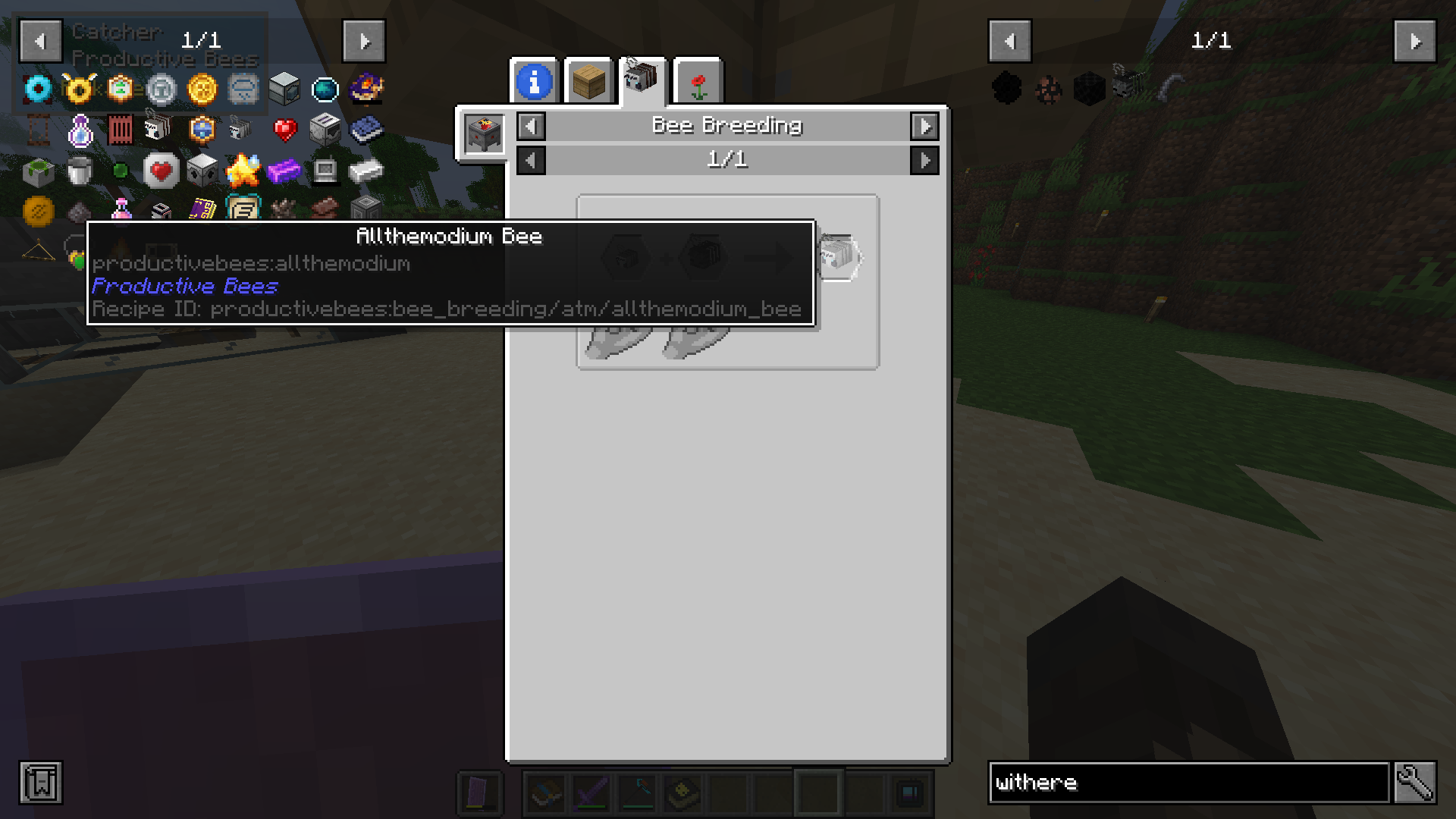Open the wooden crate tab in the recipe window
The image size is (1456, 819).
[x=588, y=81]
